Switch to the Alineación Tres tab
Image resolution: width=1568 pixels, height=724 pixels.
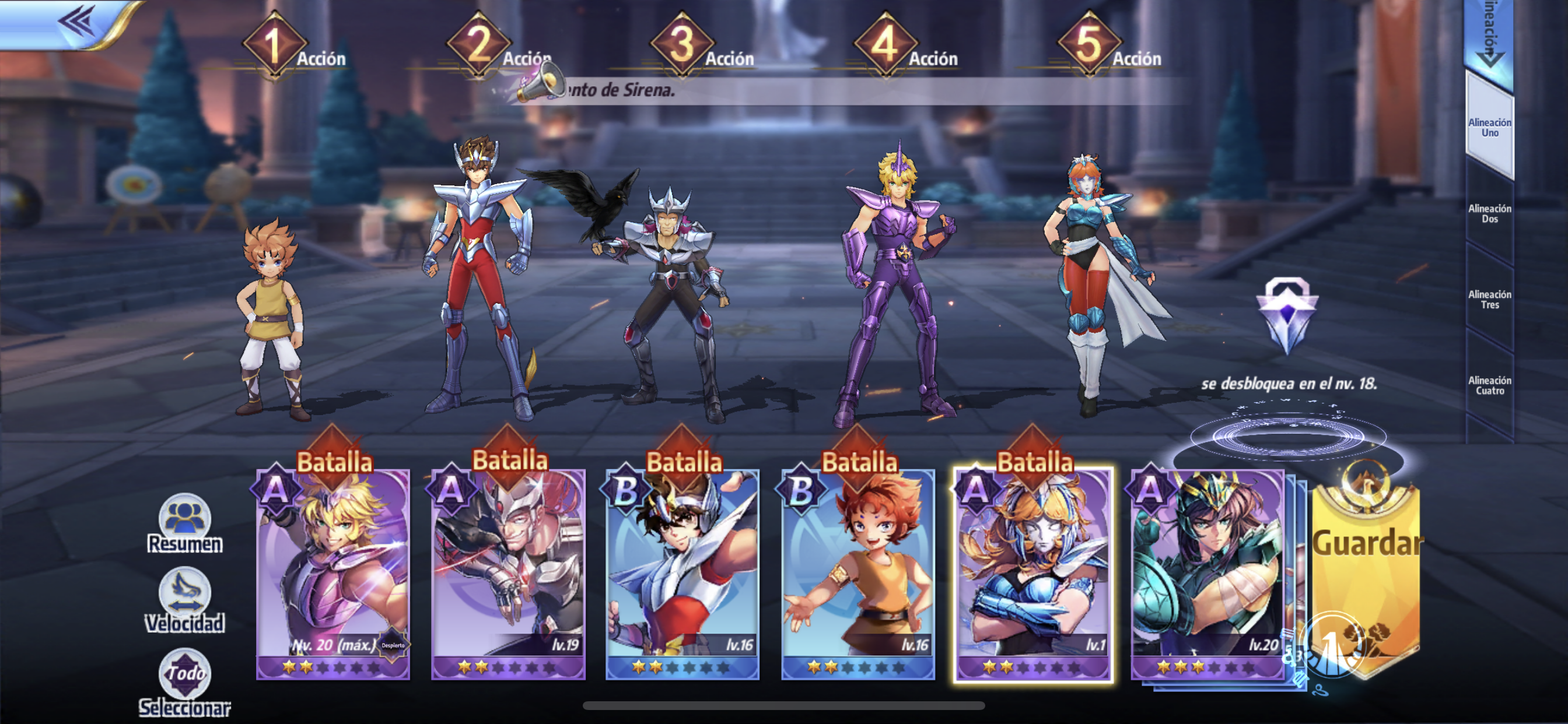[1489, 299]
